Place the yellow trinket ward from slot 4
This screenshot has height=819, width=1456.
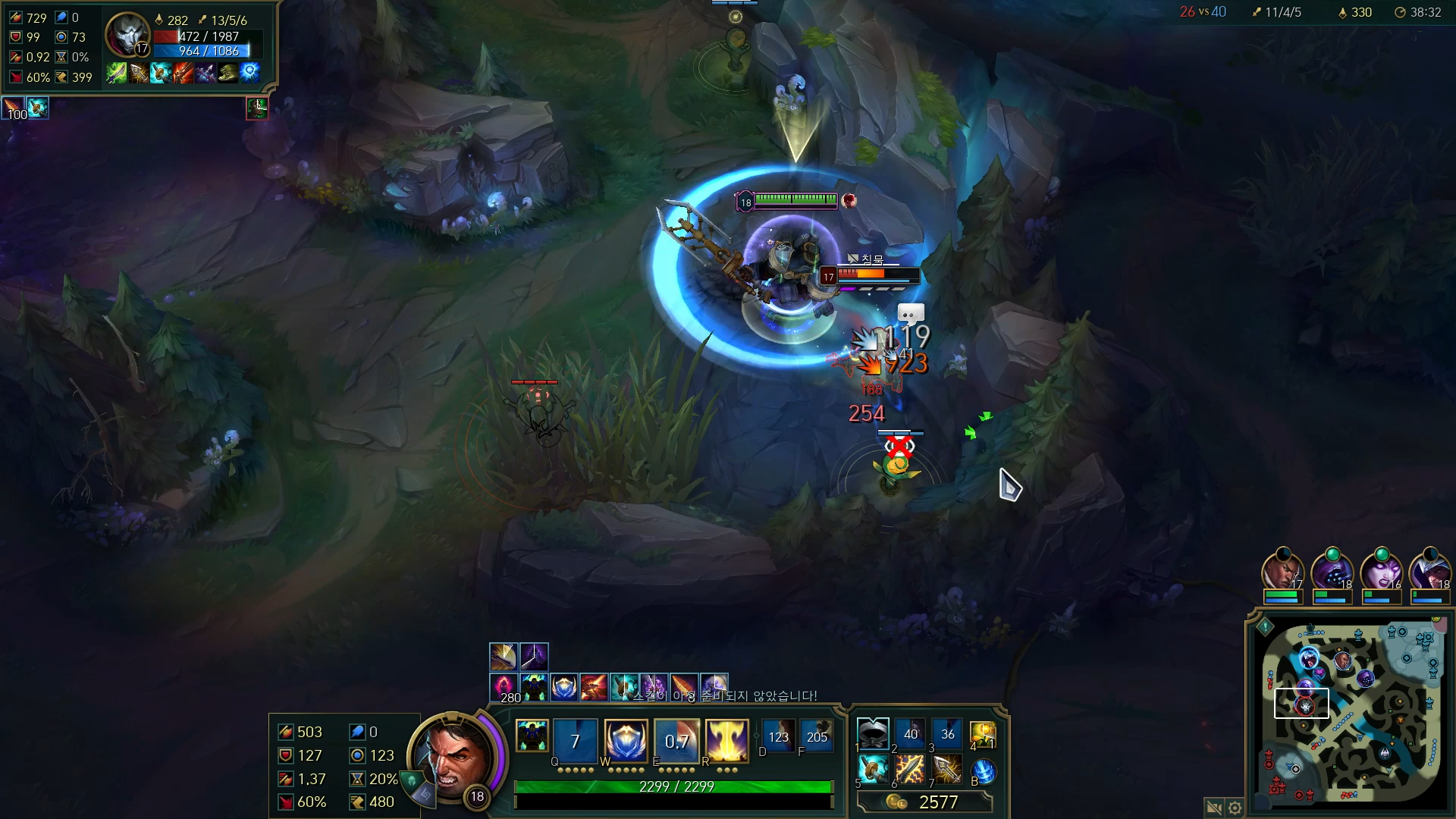(983, 733)
